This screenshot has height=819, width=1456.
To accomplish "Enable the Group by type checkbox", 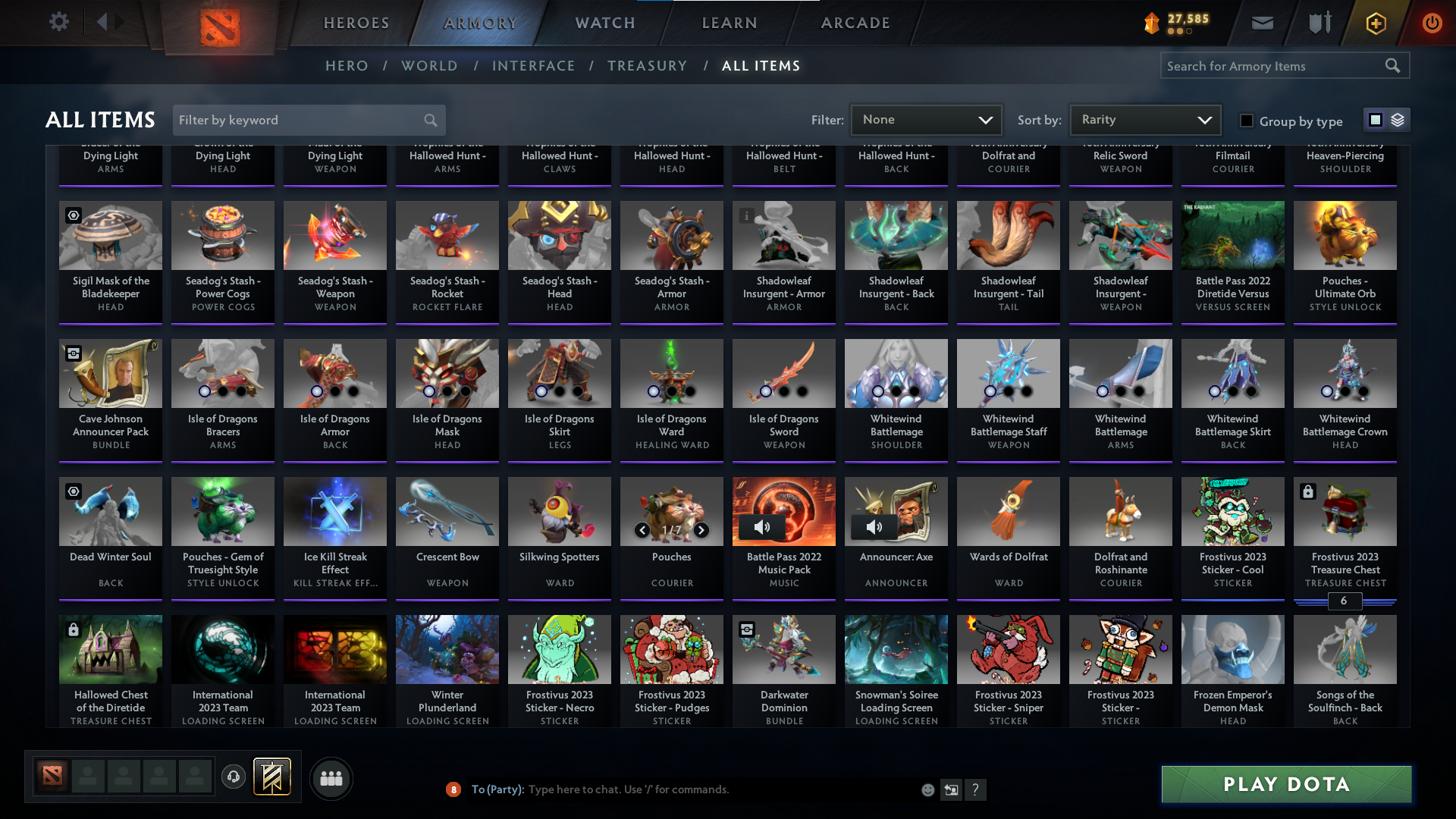I will coord(1246,120).
